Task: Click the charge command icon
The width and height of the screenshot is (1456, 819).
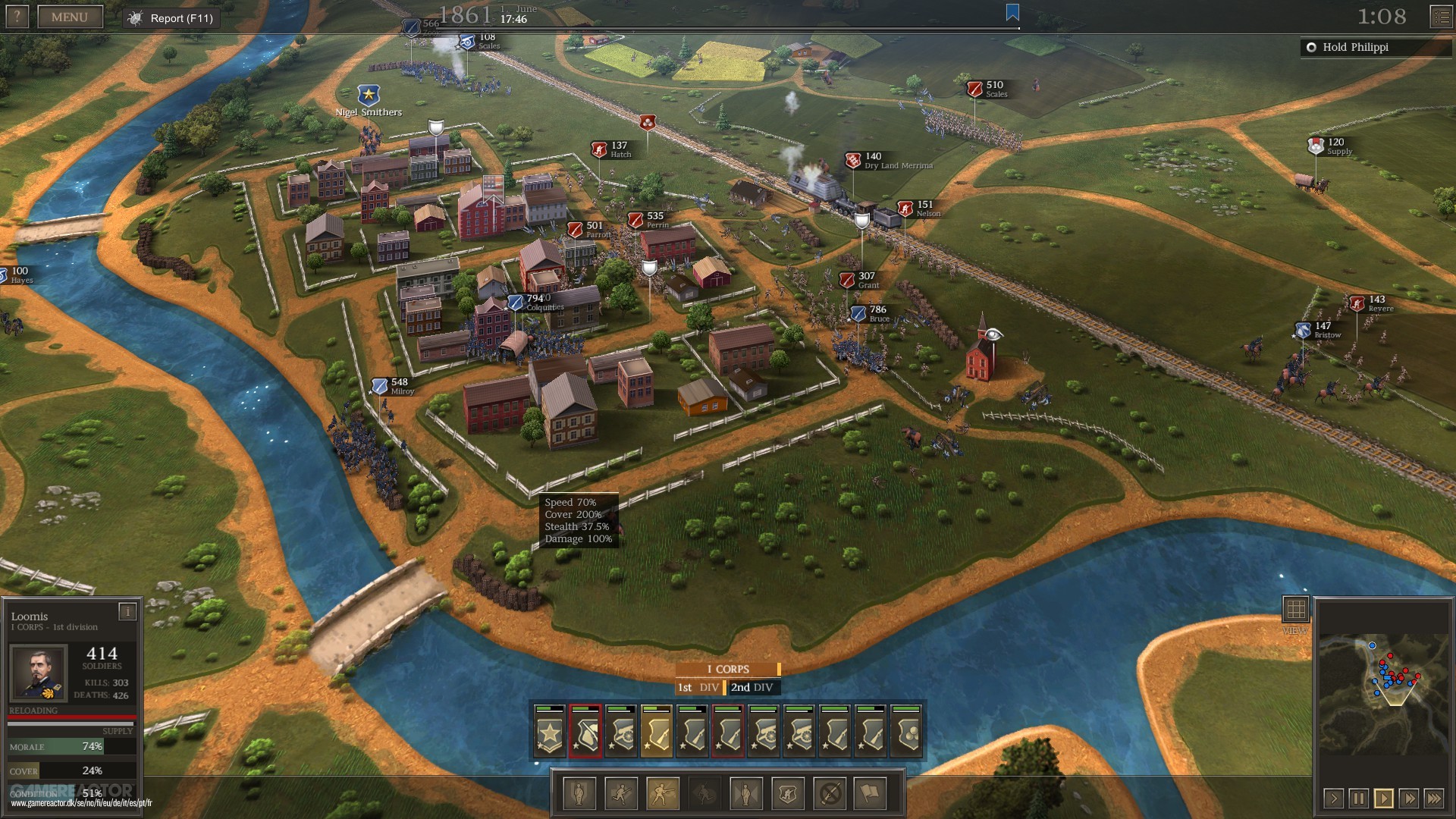Action: point(621,794)
